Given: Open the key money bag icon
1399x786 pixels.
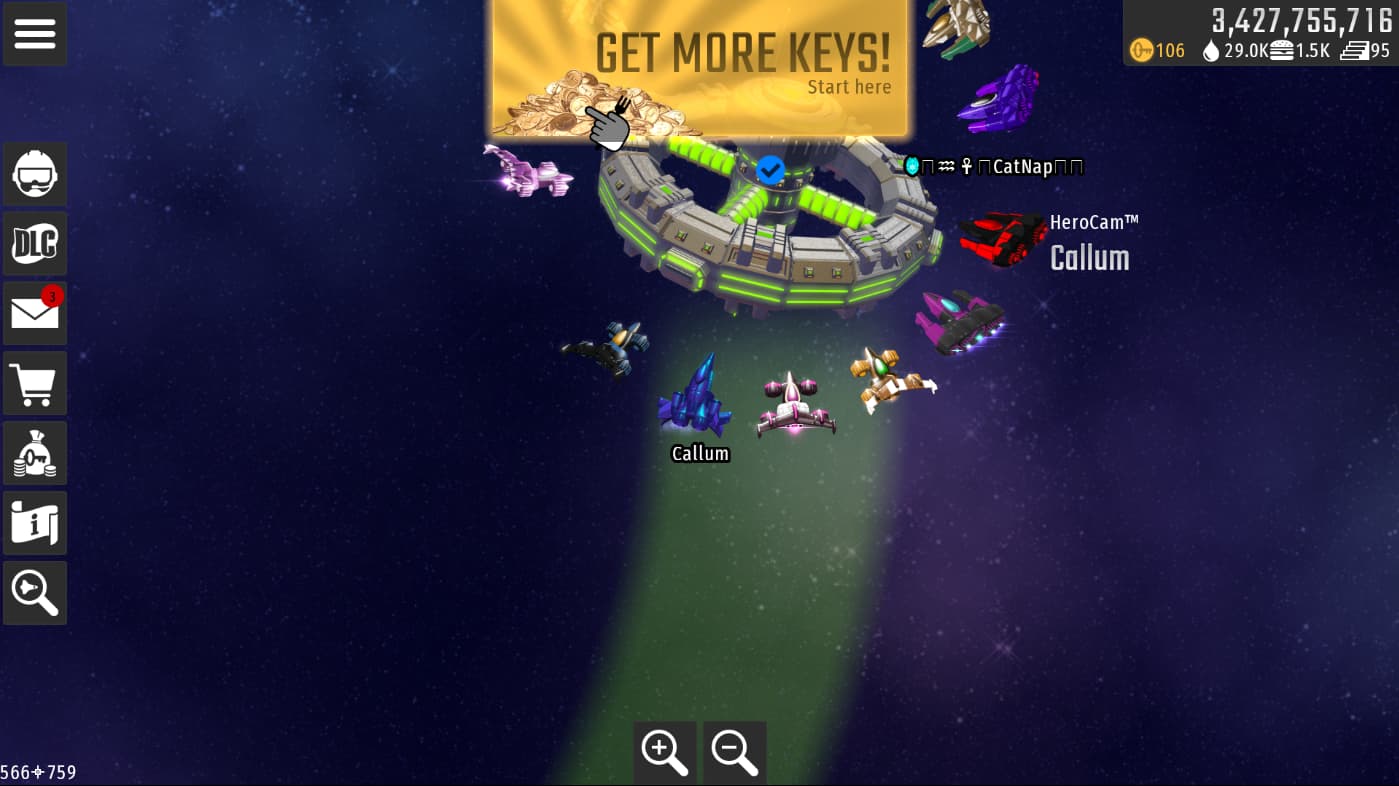Looking at the screenshot, I should tap(35, 454).
